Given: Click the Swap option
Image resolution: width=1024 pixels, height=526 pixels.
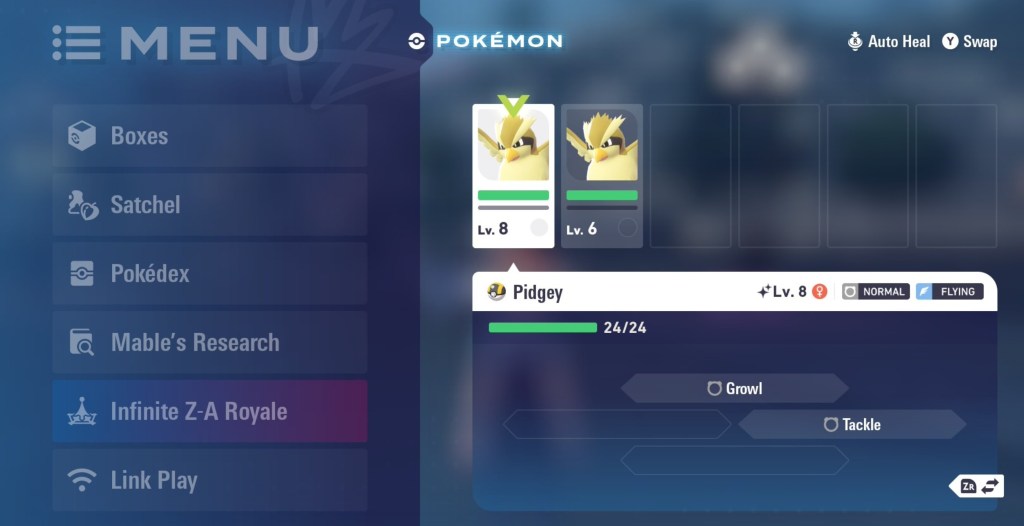Looking at the screenshot, I should click(969, 42).
